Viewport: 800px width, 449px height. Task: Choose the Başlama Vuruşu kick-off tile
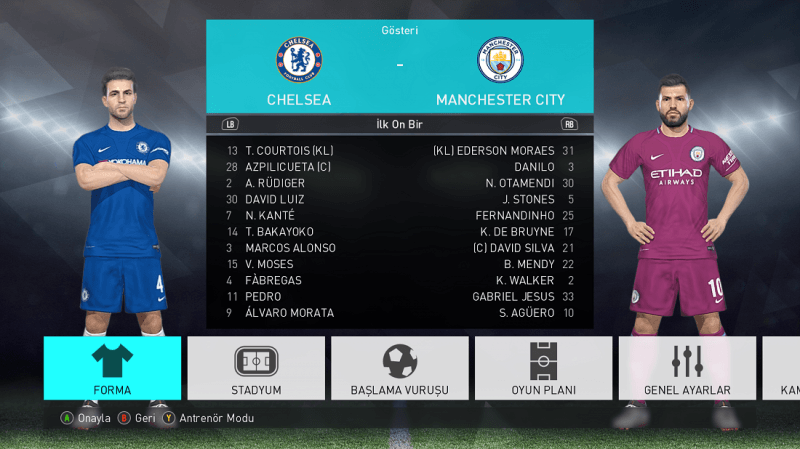point(400,368)
